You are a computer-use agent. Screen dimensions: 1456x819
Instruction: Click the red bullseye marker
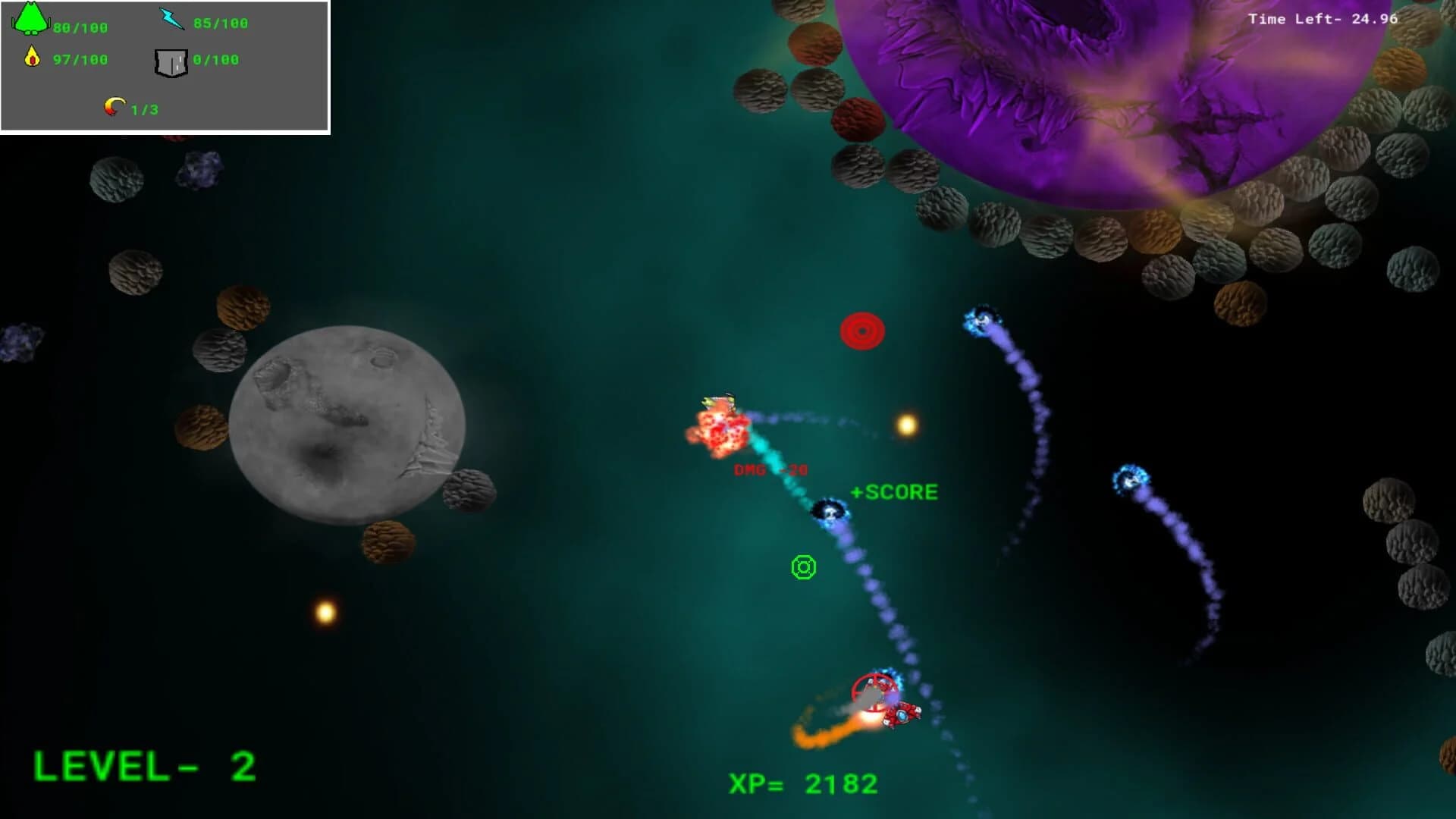pos(862,330)
